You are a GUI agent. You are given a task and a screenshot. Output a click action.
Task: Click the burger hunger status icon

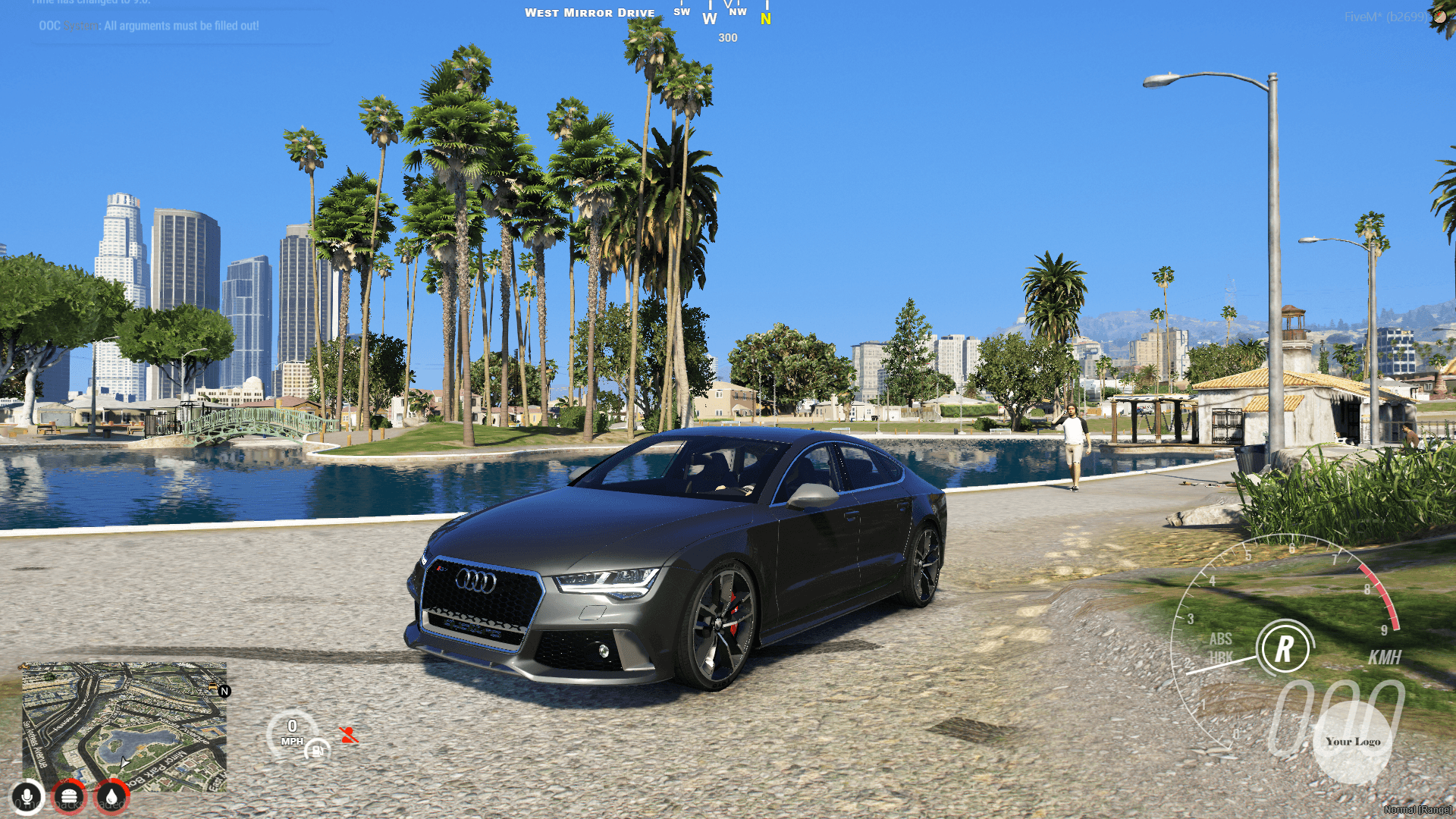pyautogui.click(x=69, y=797)
